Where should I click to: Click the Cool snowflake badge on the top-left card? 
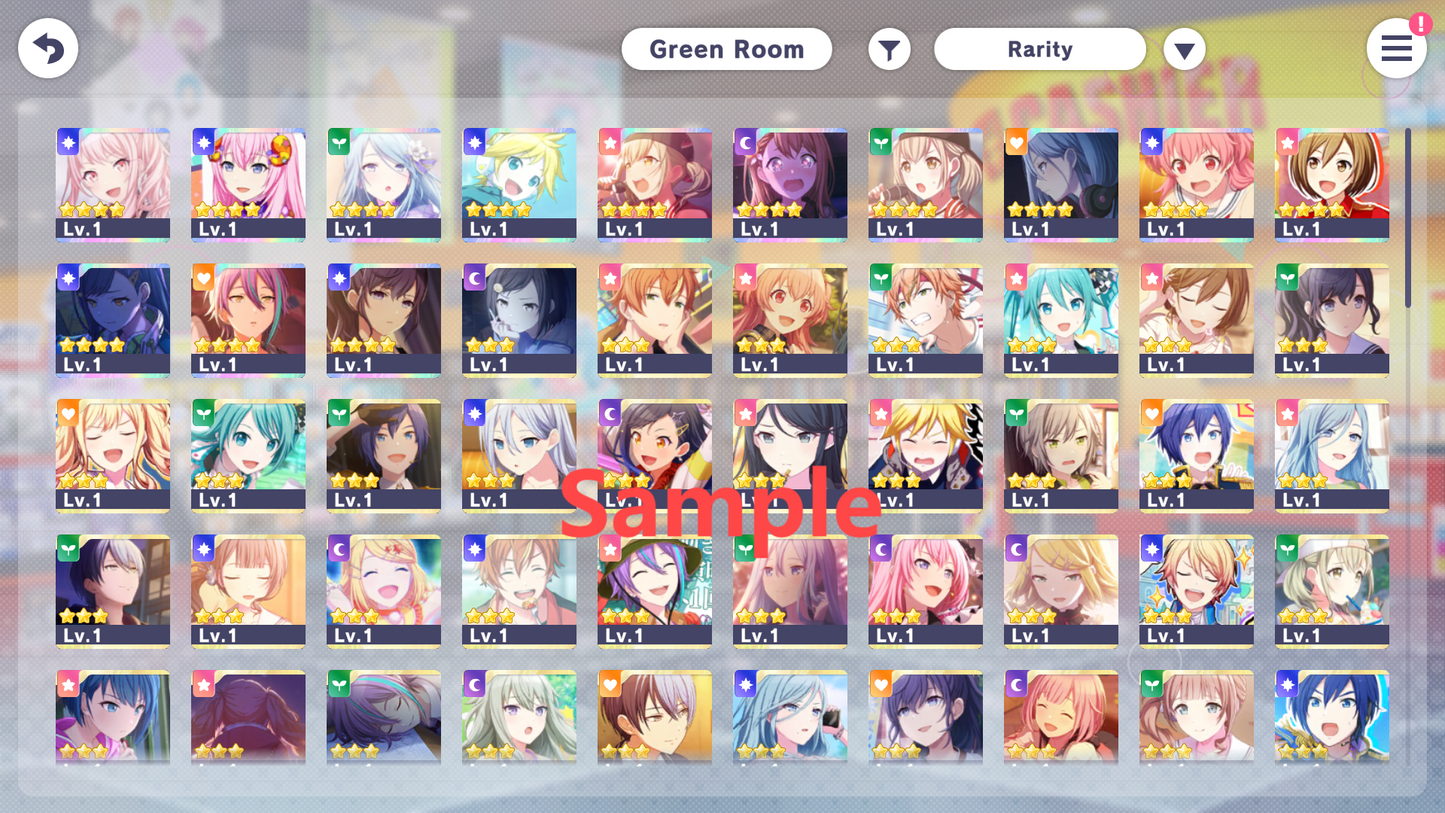tap(67, 142)
